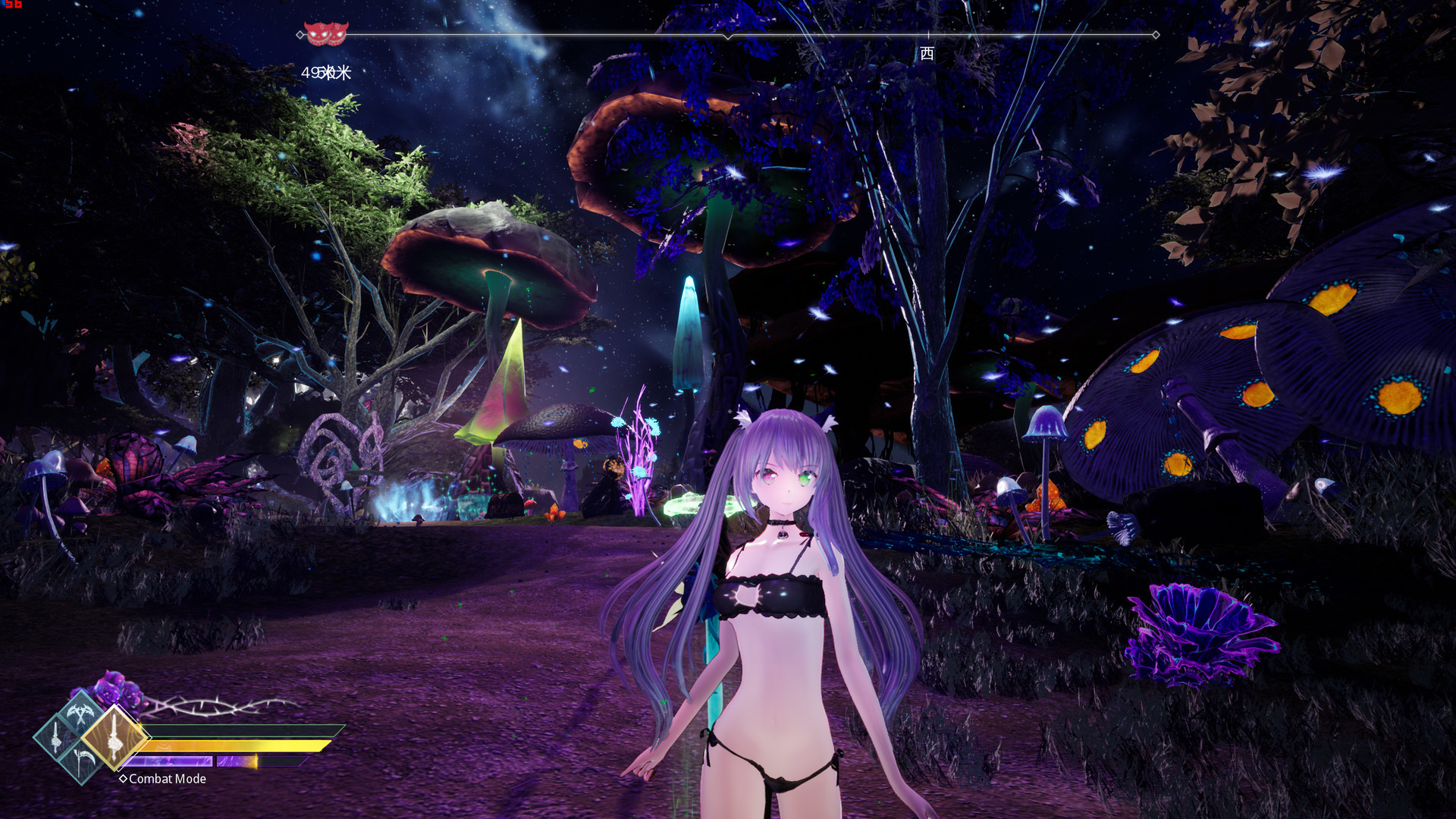Select the 西 west marker on the compass
This screenshot has width=1456, height=819.
click(x=927, y=53)
